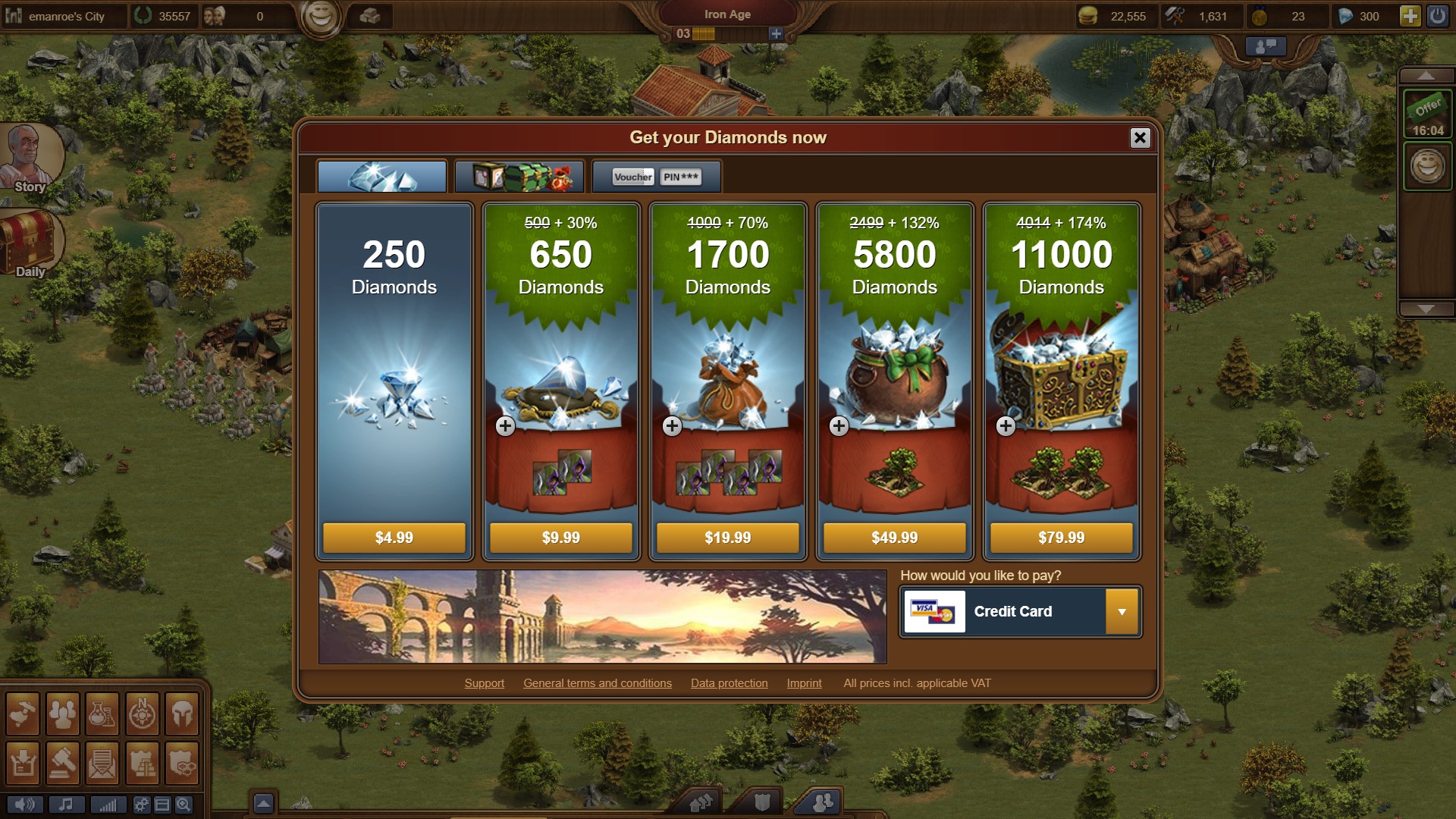Open the Data protection link
This screenshot has height=819, width=1456.
point(729,683)
